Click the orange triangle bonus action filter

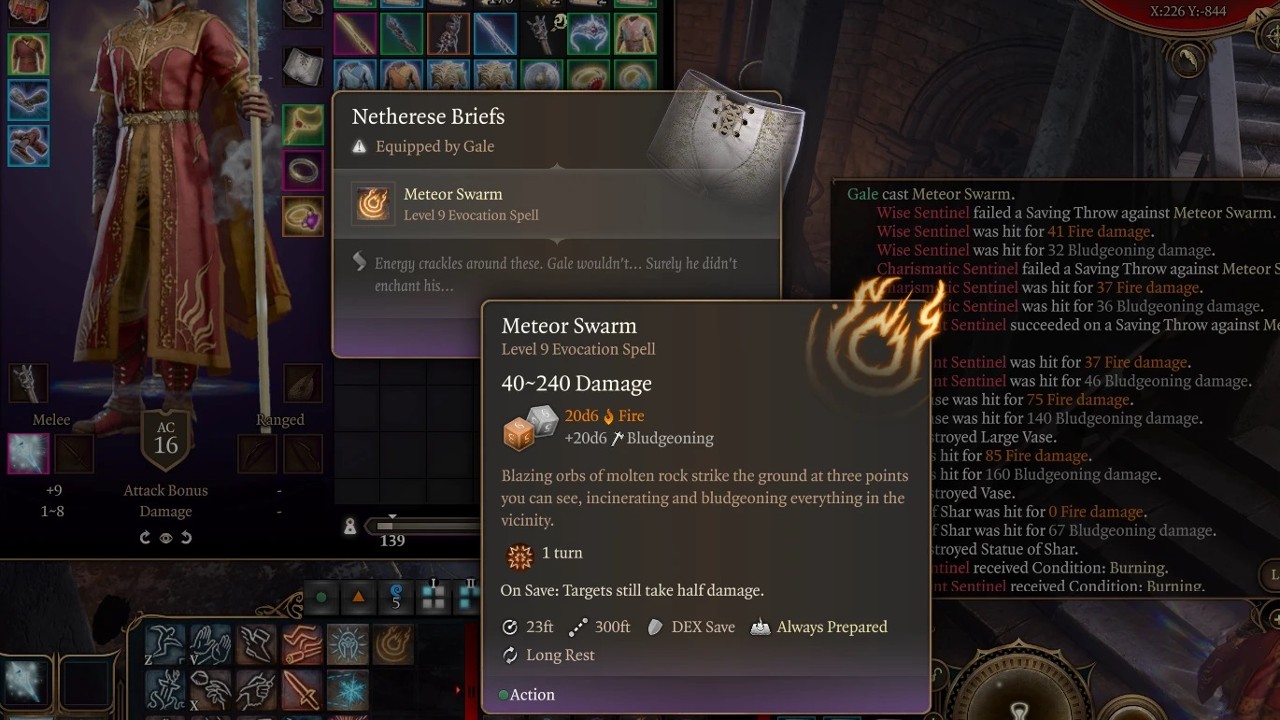pyautogui.click(x=358, y=597)
